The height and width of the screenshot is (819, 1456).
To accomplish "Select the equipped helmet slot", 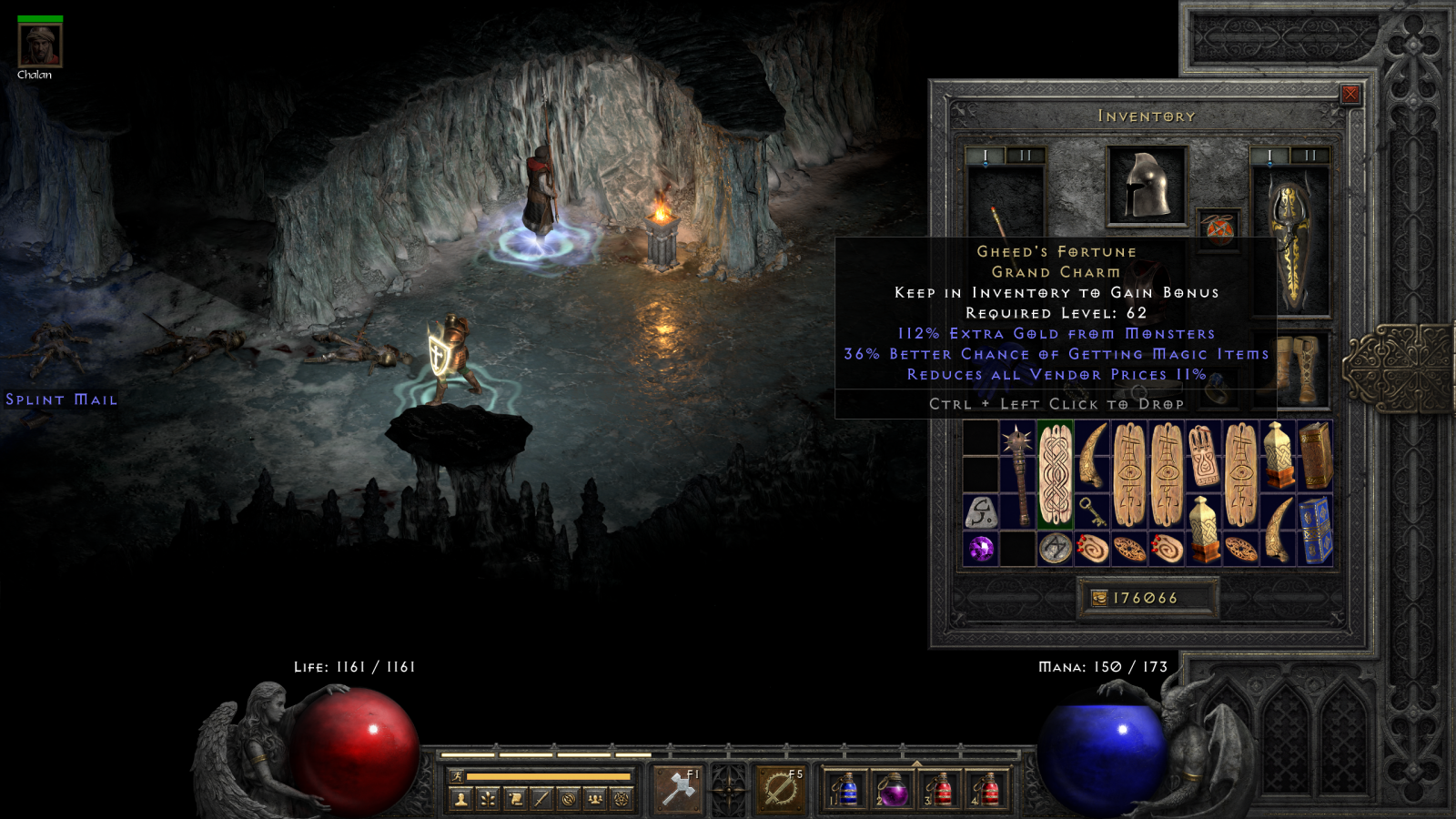I will [x=1147, y=186].
